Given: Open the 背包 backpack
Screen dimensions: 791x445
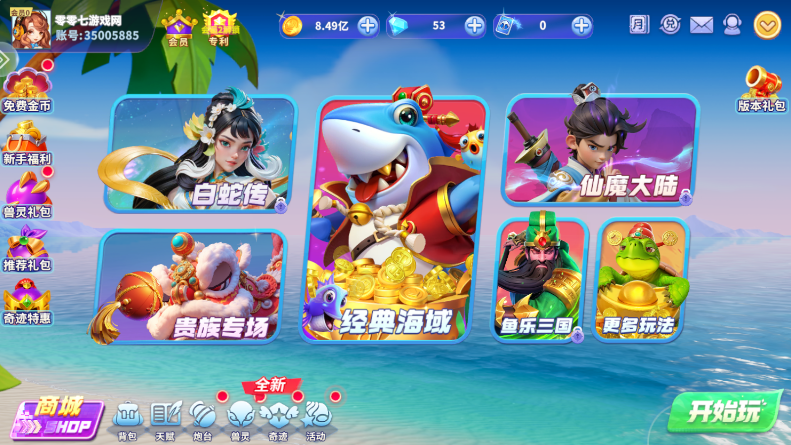Looking at the screenshot, I should point(127,417).
